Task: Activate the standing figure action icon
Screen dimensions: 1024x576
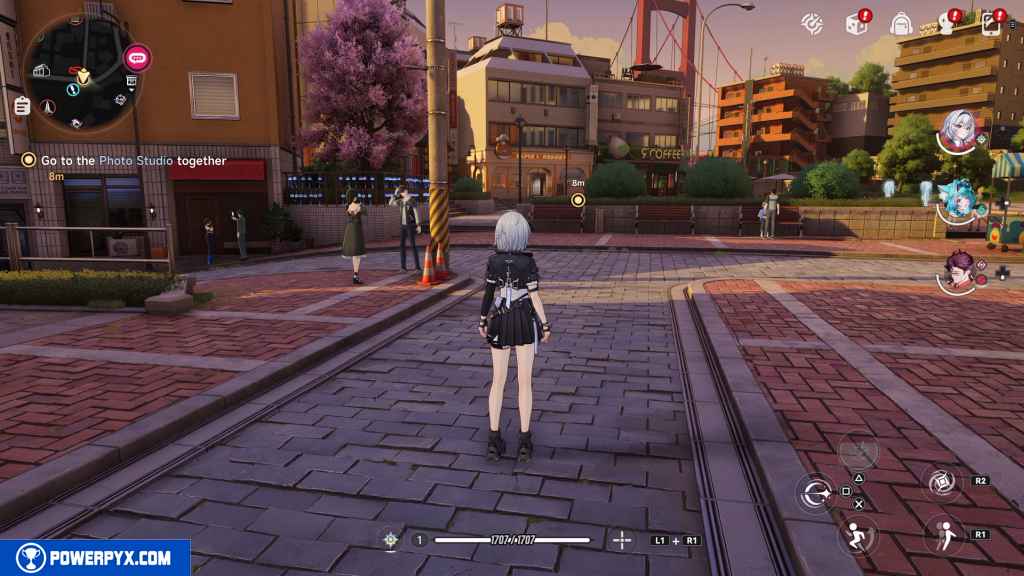Action: [x=941, y=533]
